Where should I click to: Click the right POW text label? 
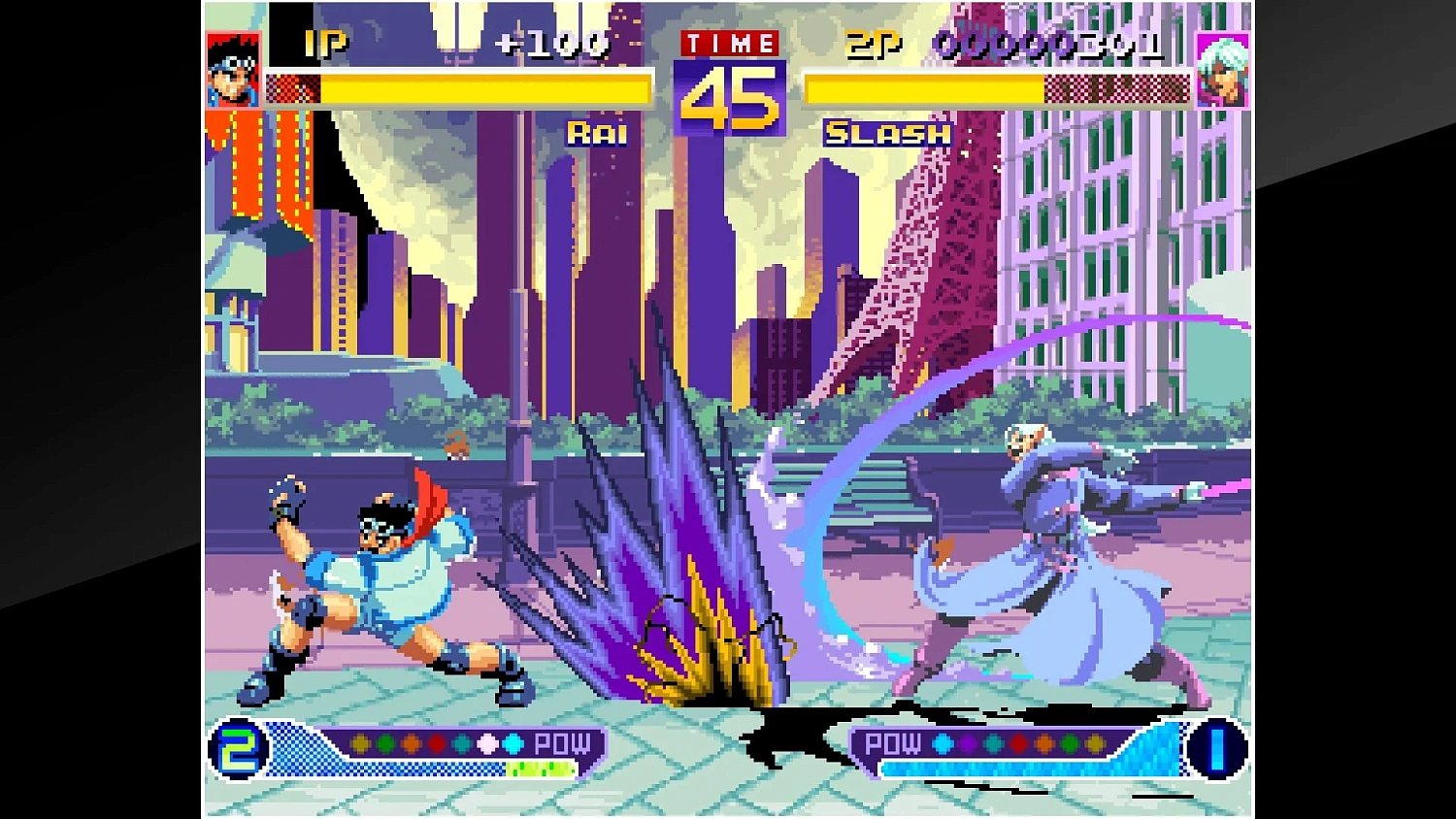[893, 745]
